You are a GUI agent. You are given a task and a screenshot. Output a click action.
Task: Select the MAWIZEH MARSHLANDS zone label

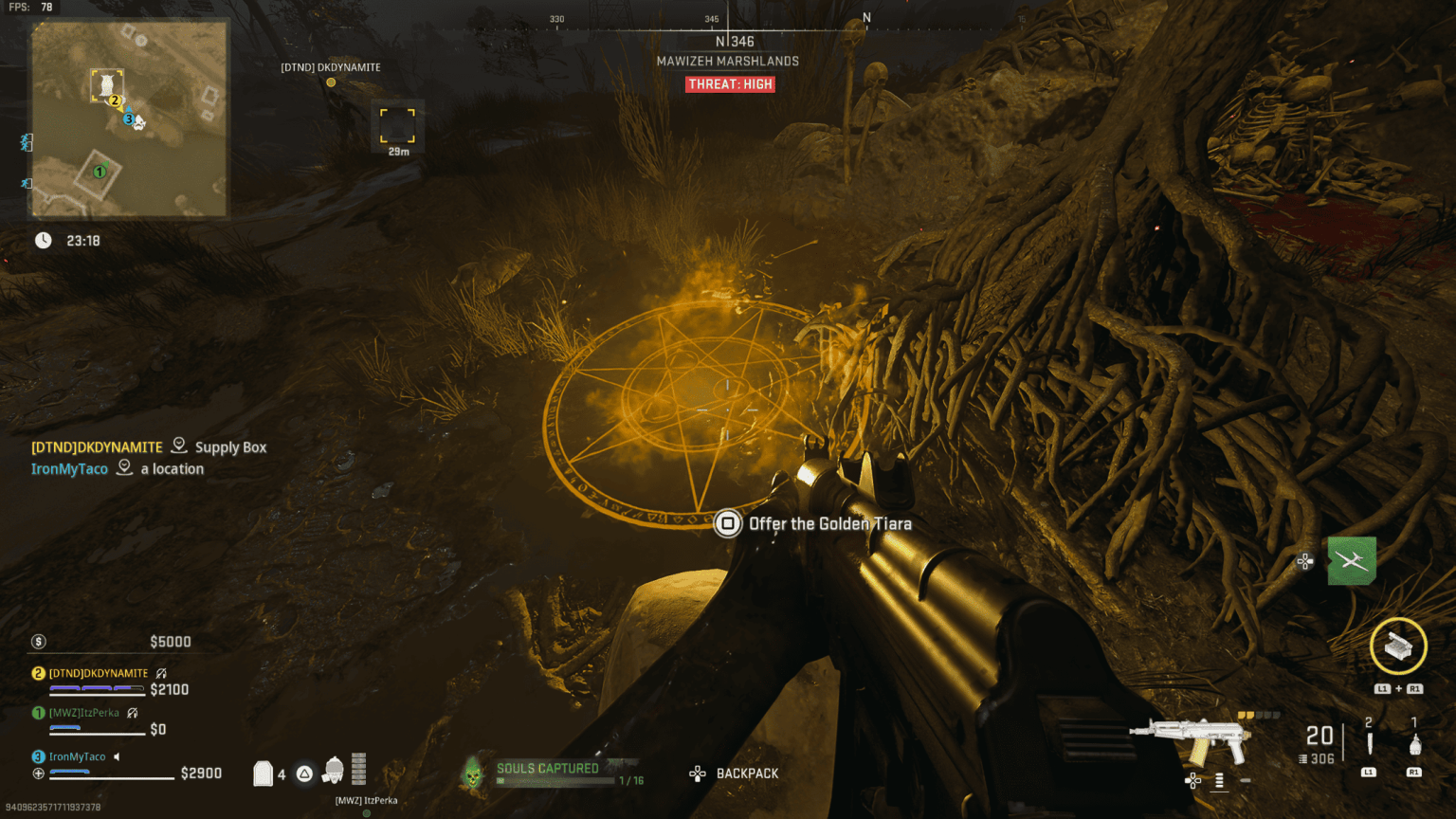(730, 61)
